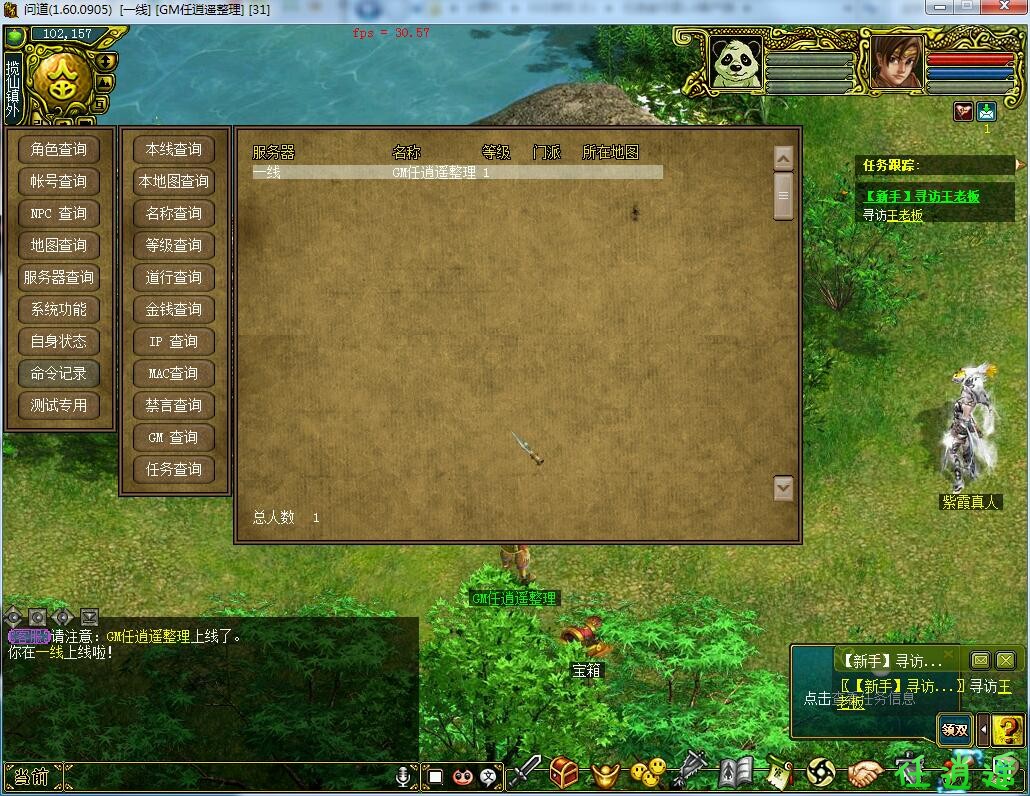Screen dimensions: 1030x796
Task: Open the NPC 查询 option
Action: [59, 214]
